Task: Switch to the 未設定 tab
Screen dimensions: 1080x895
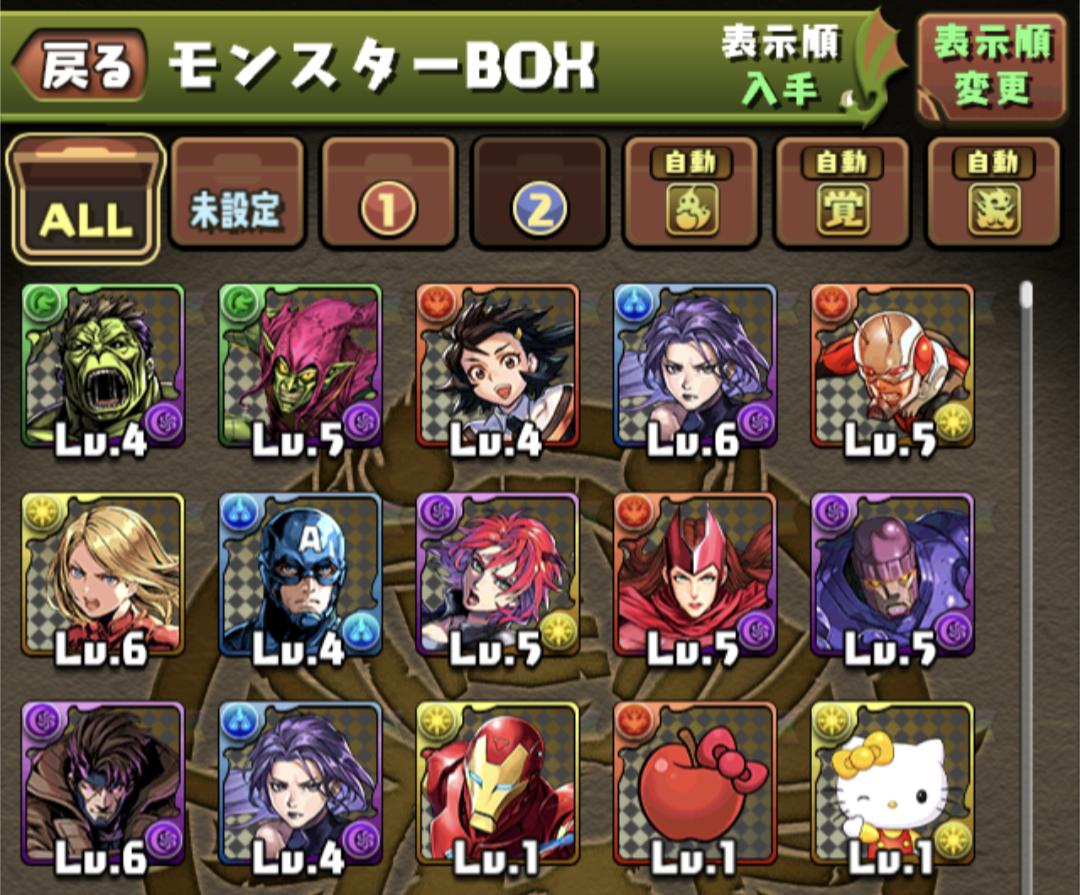Action: 237,194
